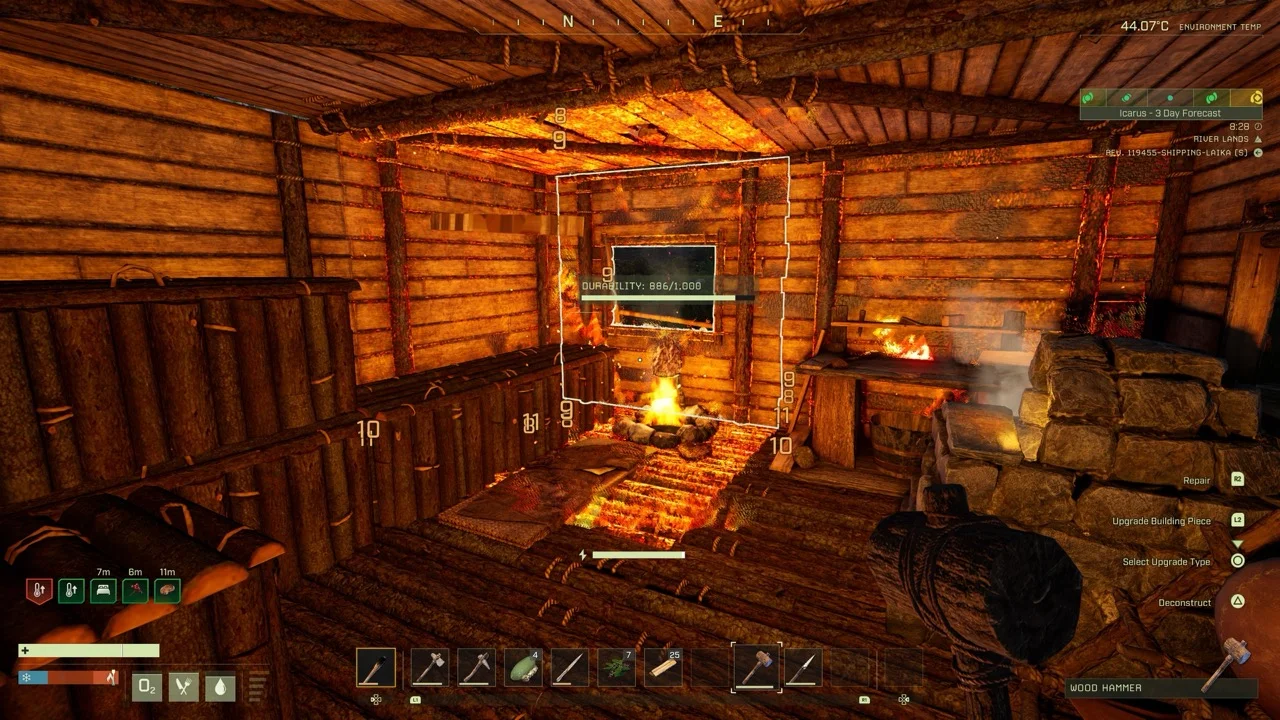
Task: Equip the stone axe from the hotbar
Action: [427, 667]
